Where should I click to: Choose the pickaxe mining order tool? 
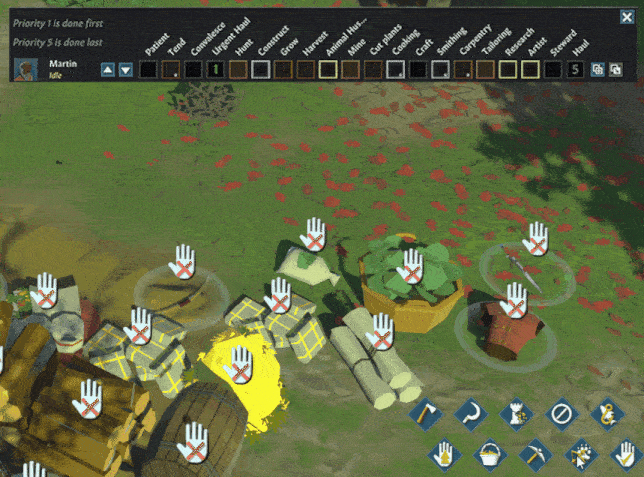(x=534, y=453)
